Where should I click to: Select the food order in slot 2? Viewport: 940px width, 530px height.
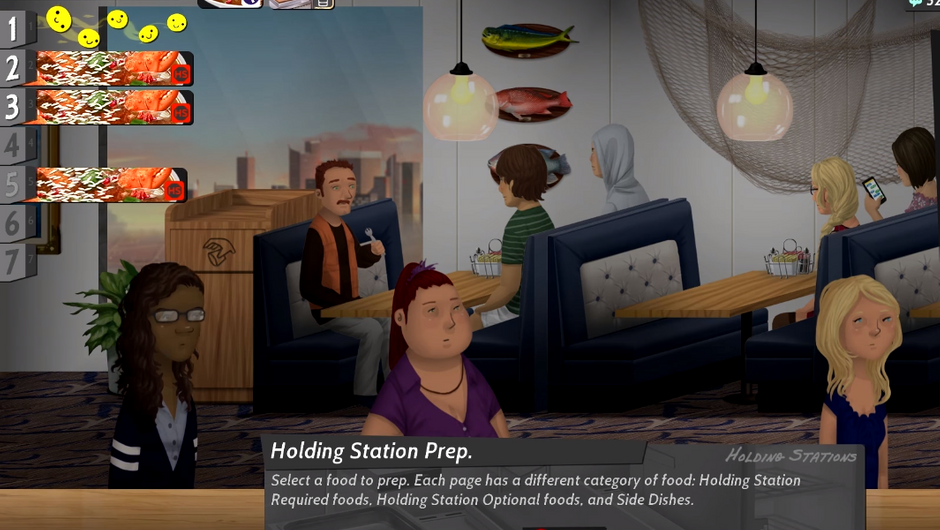point(110,69)
